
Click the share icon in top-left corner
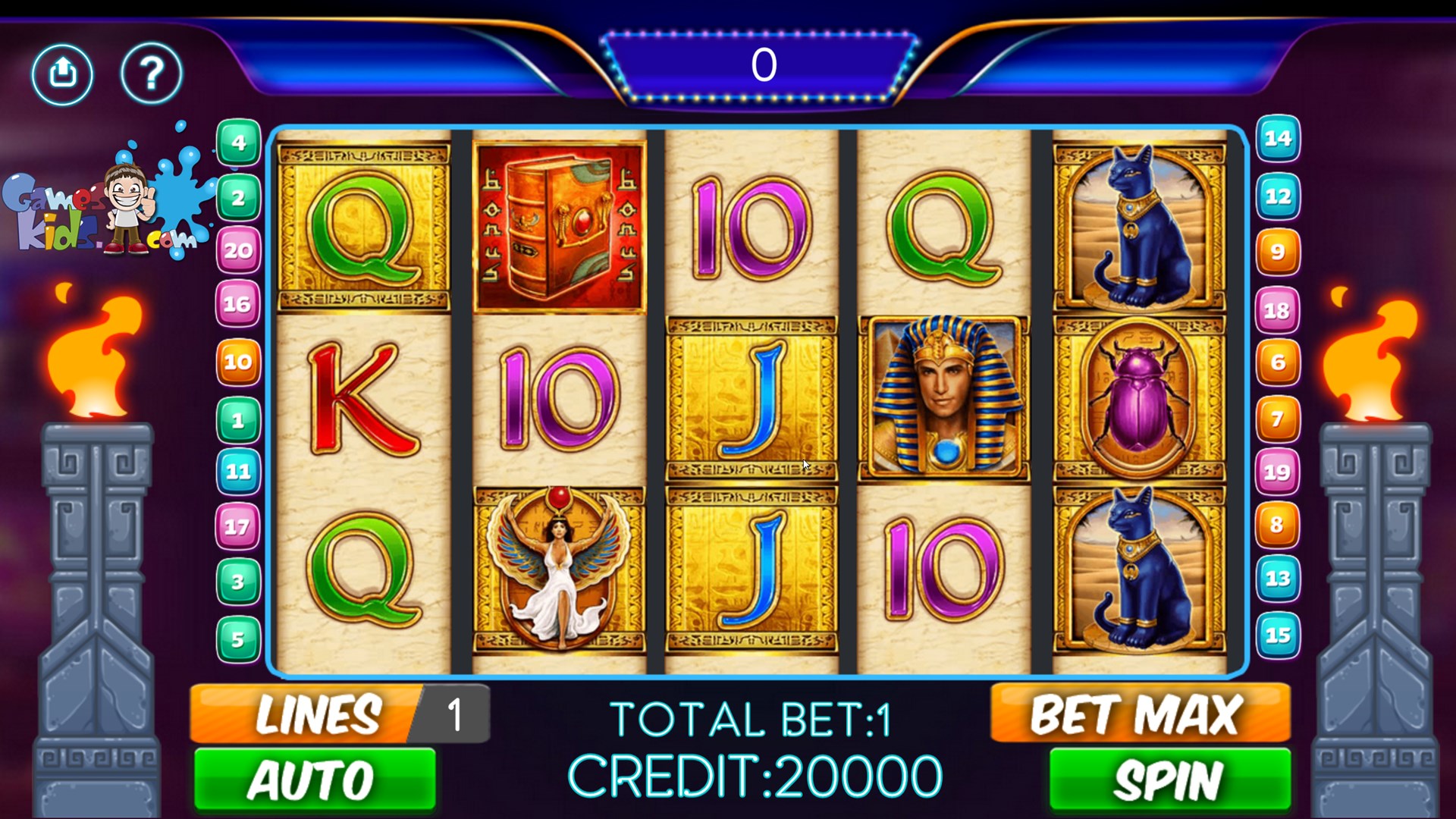click(x=63, y=74)
